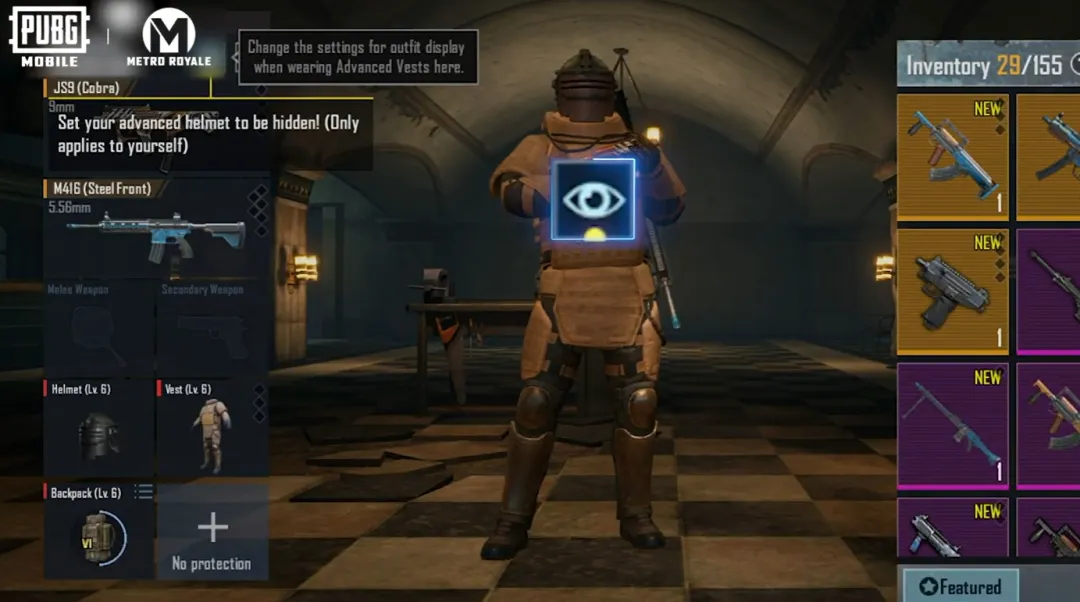Open the backpack list icon
Screen dimensions: 1080x602
point(143,492)
